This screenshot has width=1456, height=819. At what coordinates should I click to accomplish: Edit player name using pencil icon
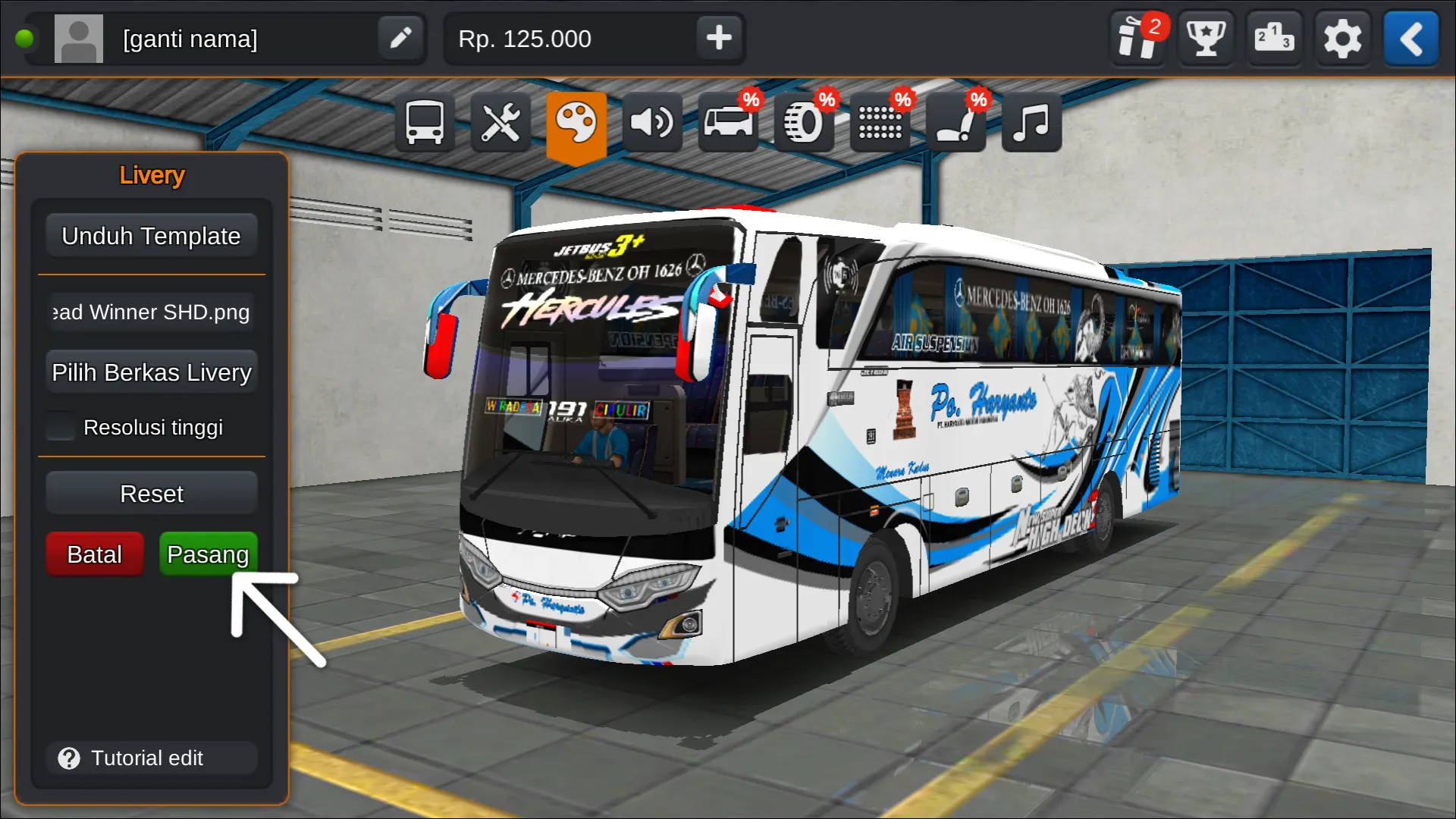click(400, 38)
